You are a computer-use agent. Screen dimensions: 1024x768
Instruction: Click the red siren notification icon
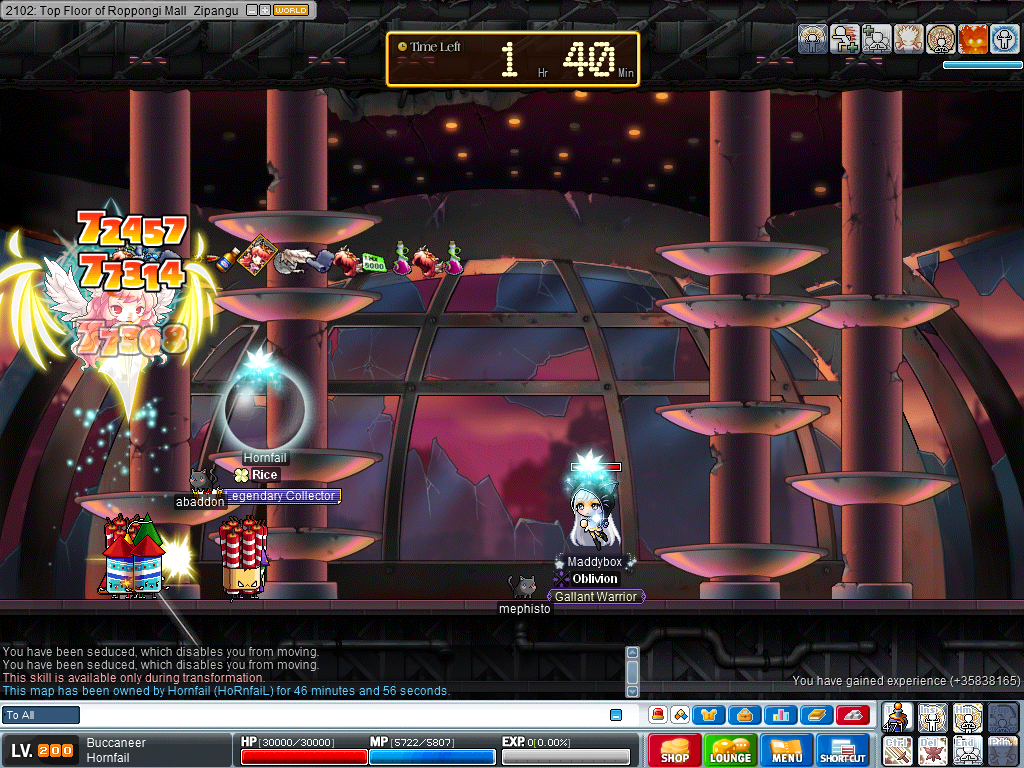[x=658, y=715]
